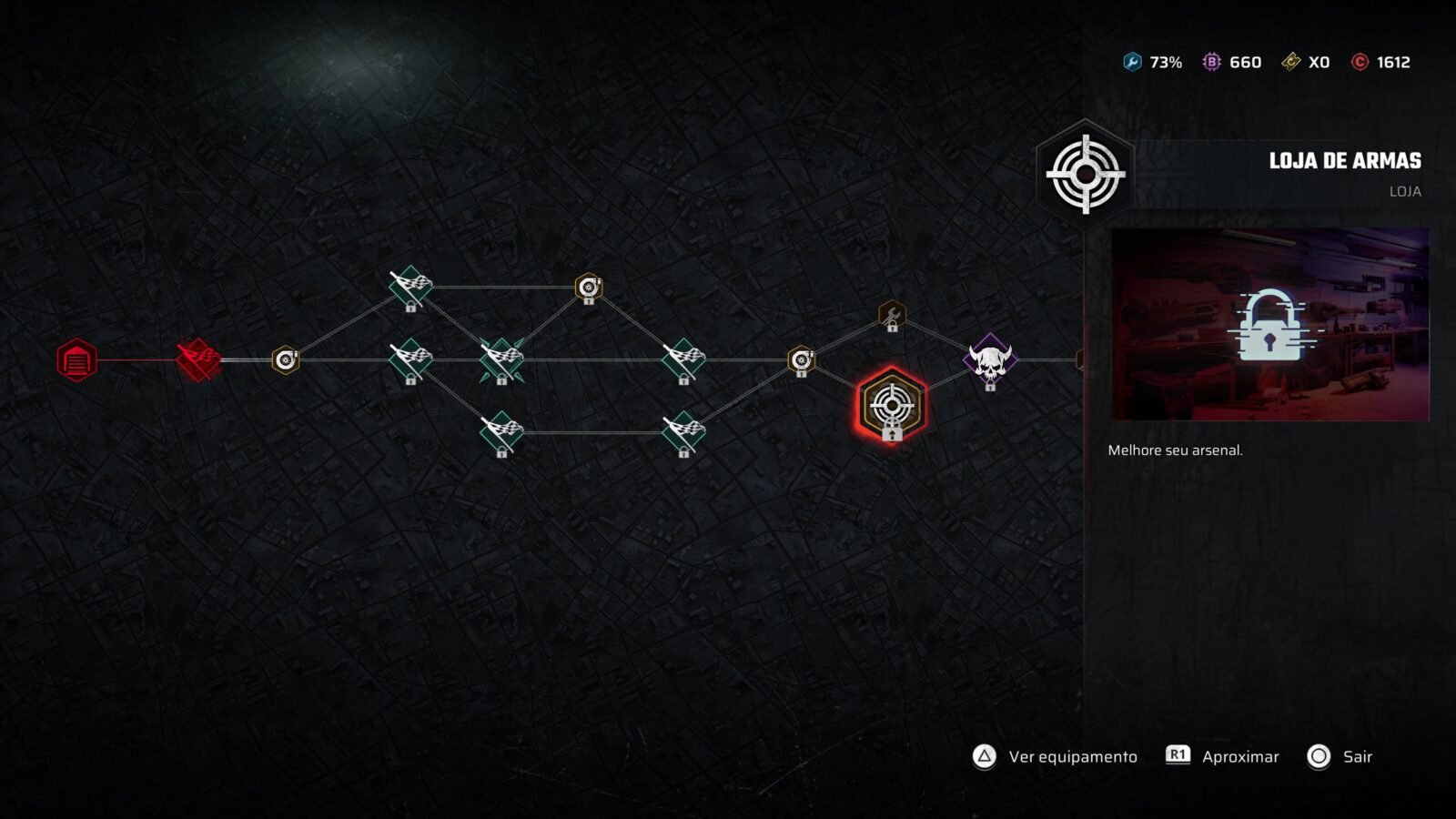This screenshot has height=819, width=1456.
Task: Choose the red checkered flag race node
Action: tap(198, 359)
